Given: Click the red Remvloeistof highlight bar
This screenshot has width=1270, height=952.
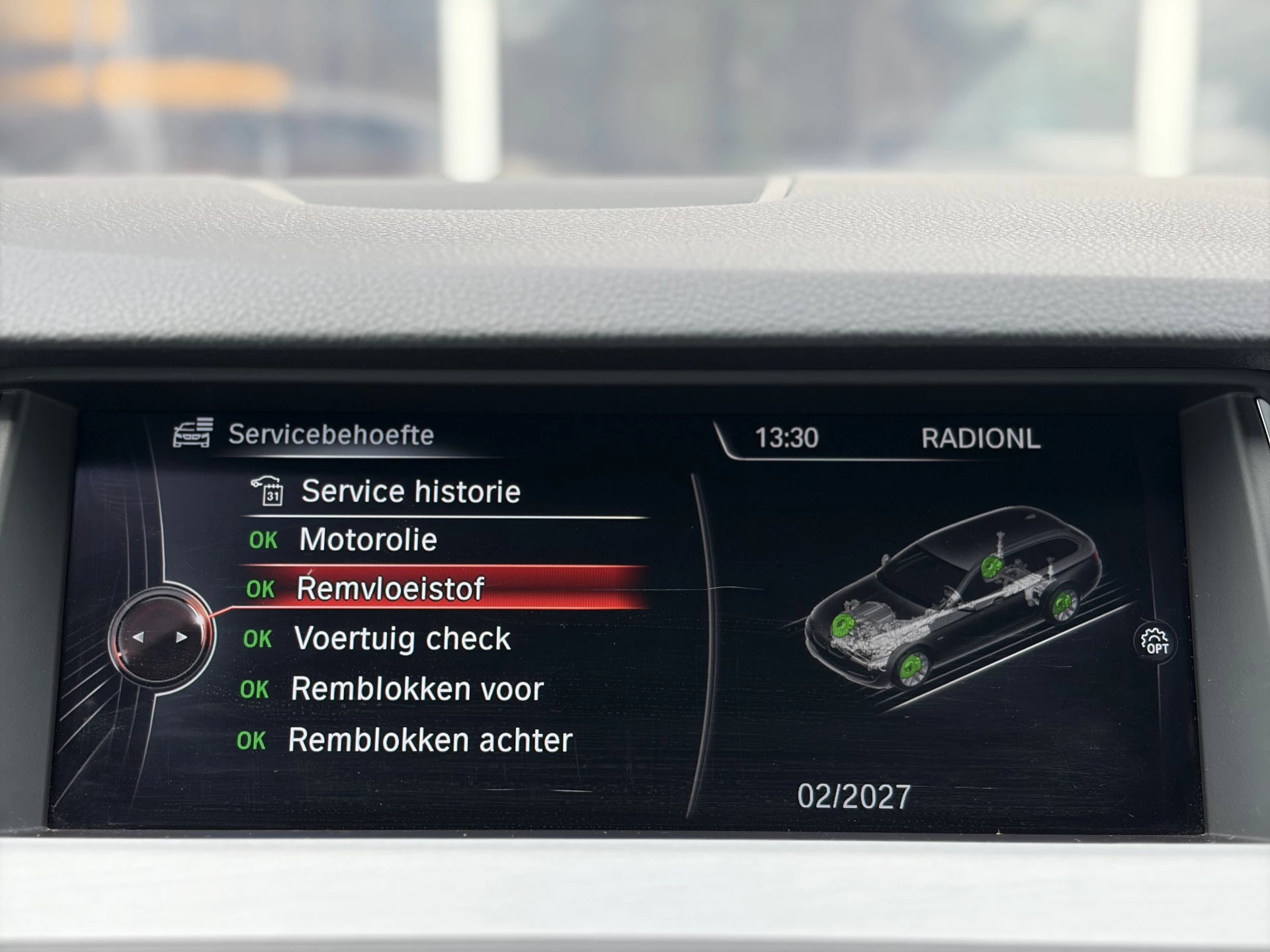Looking at the screenshot, I should [x=463, y=586].
